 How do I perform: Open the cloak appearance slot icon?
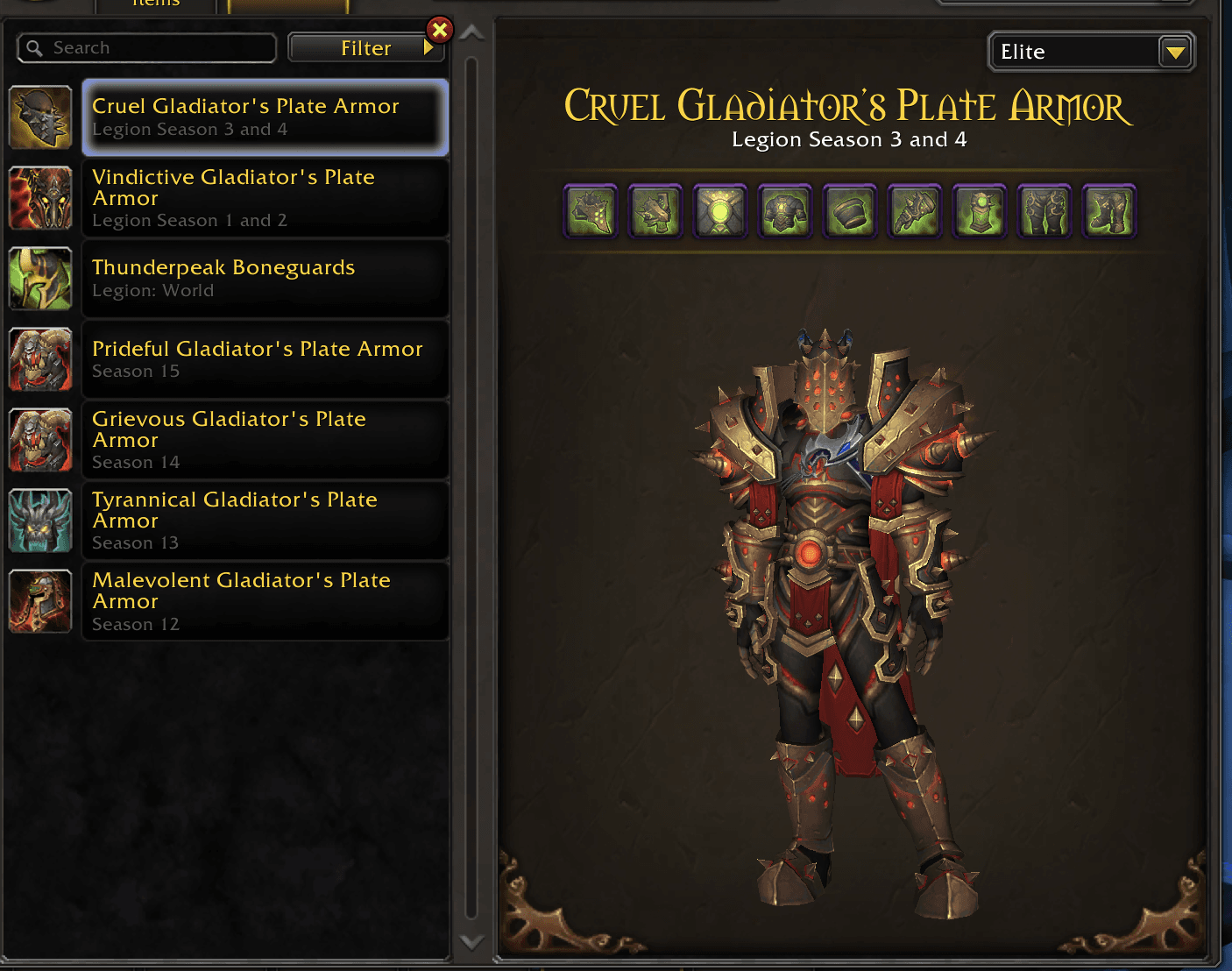click(720, 210)
